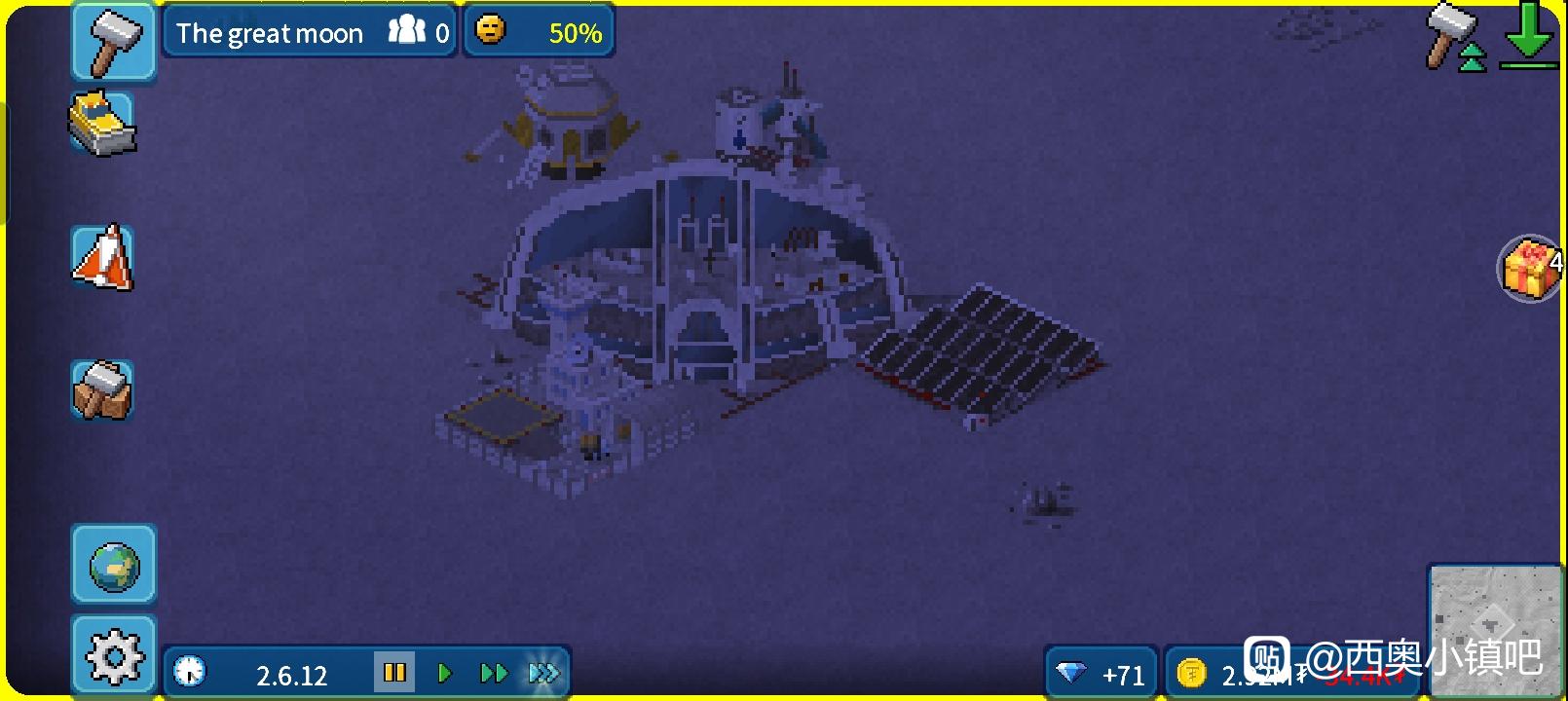Select the hammer and wood resources icon

pos(101,389)
